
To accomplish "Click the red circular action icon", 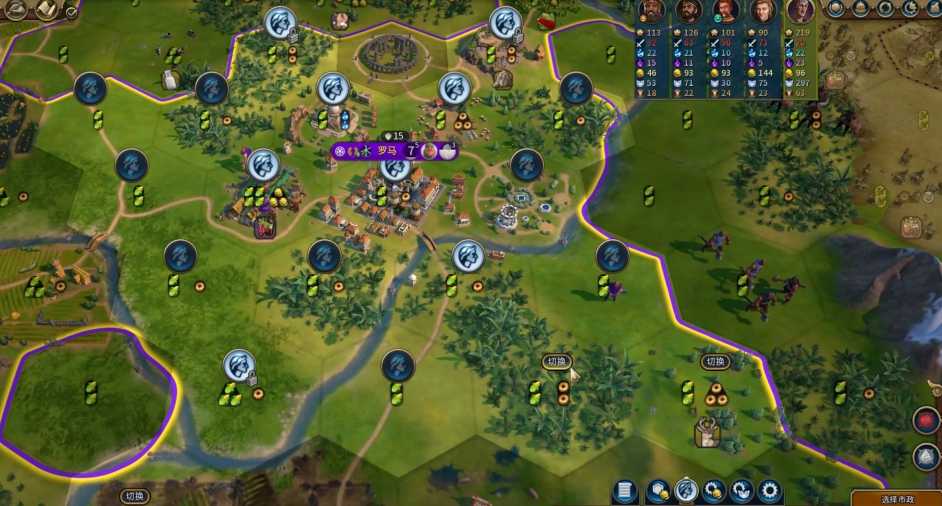I will [926, 420].
